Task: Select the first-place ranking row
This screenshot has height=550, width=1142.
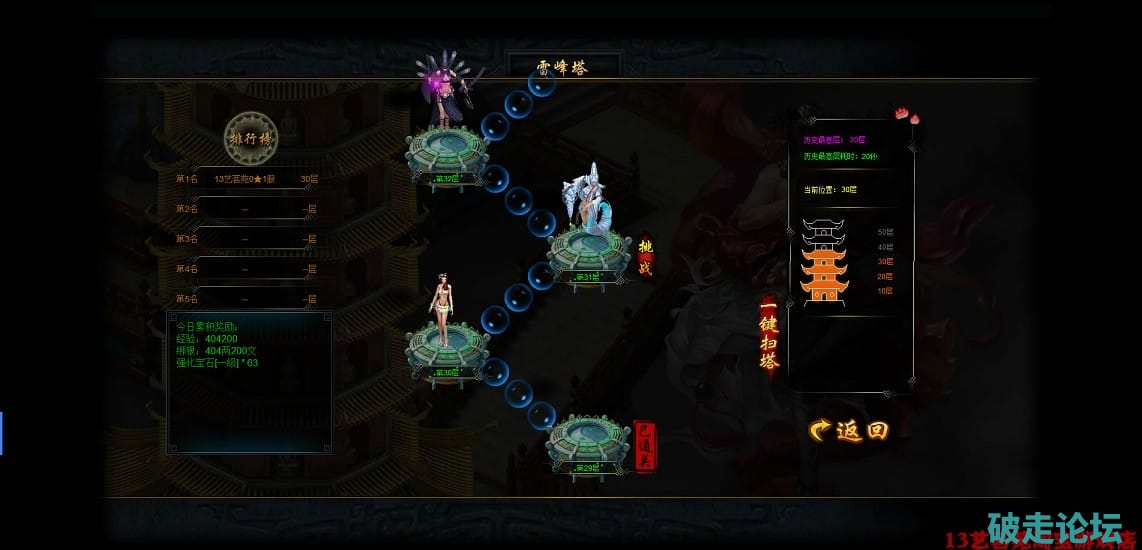Action: click(x=246, y=179)
